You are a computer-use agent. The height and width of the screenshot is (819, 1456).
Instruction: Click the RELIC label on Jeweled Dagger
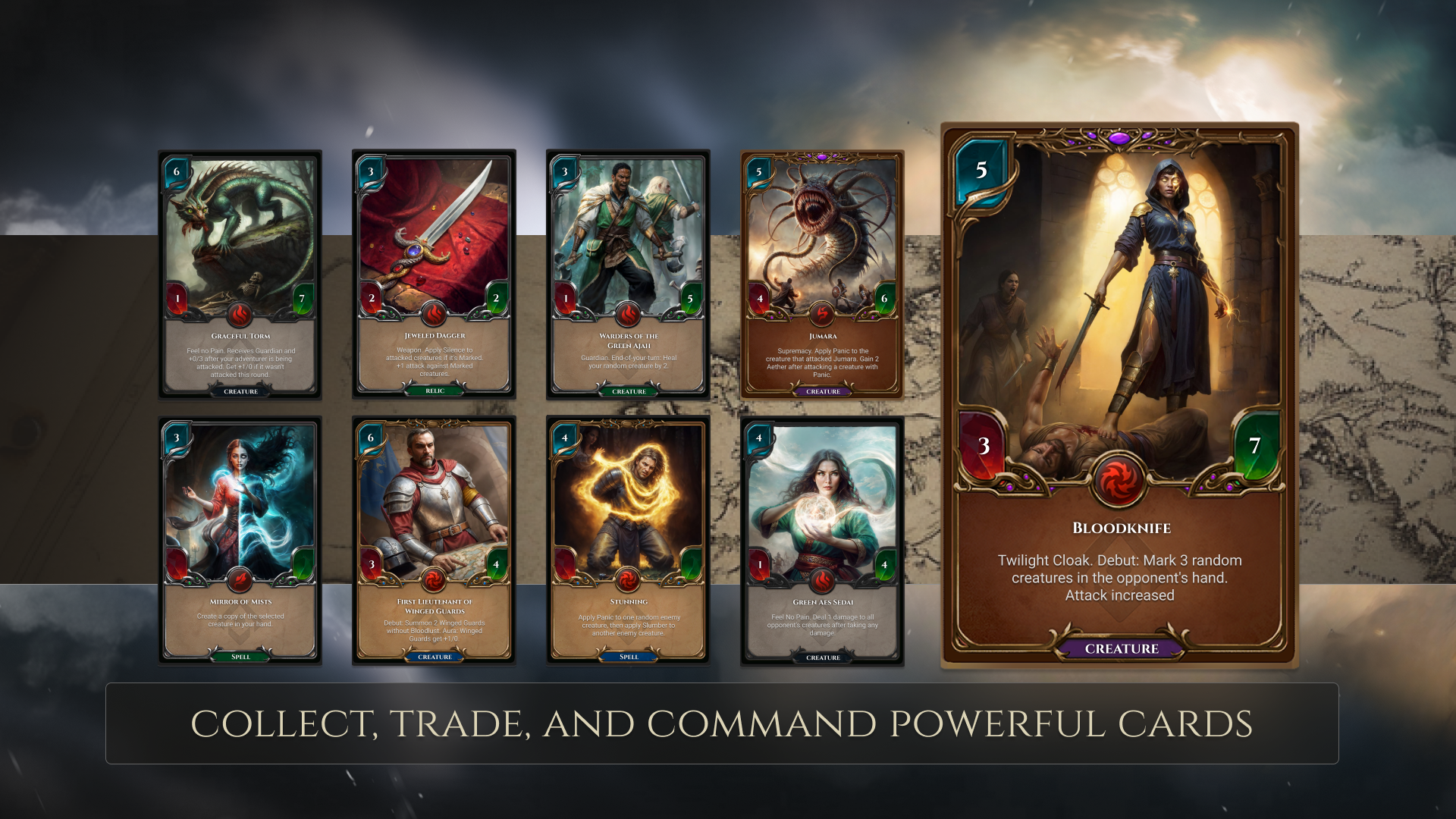point(433,391)
